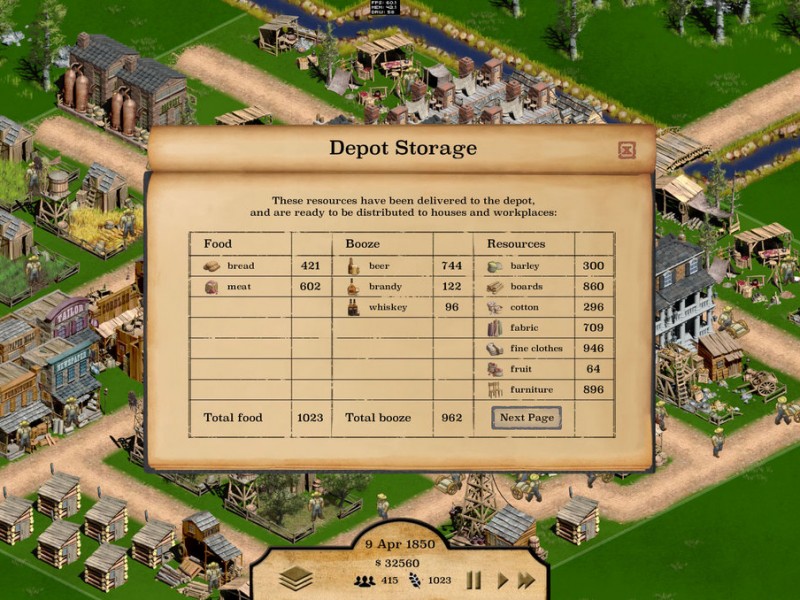Viewport: 800px width, 600px height.
Task: Activate fast-forward speed
Action: tap(526, 580)
